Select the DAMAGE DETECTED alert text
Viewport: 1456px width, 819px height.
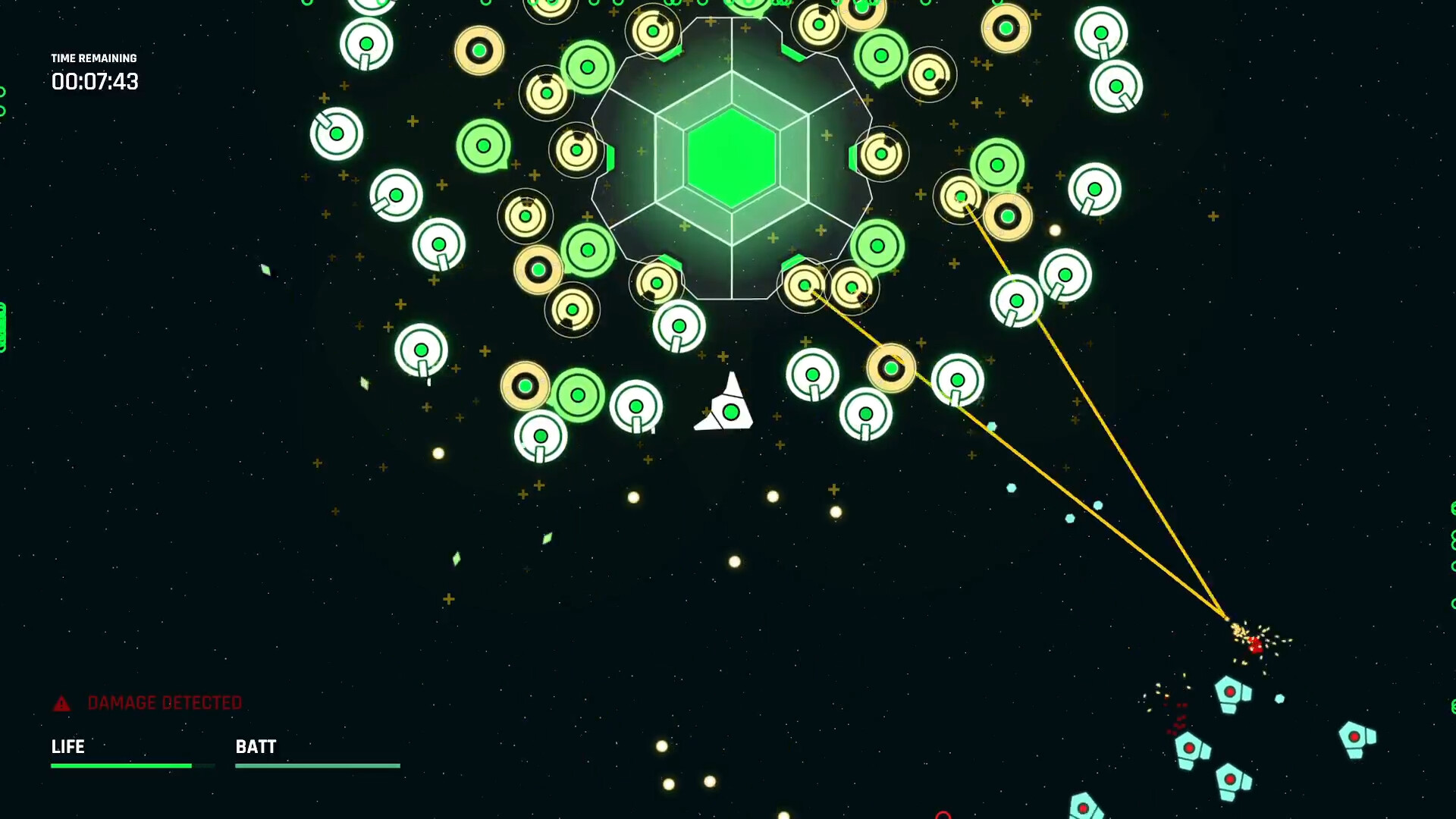[165, 703]
